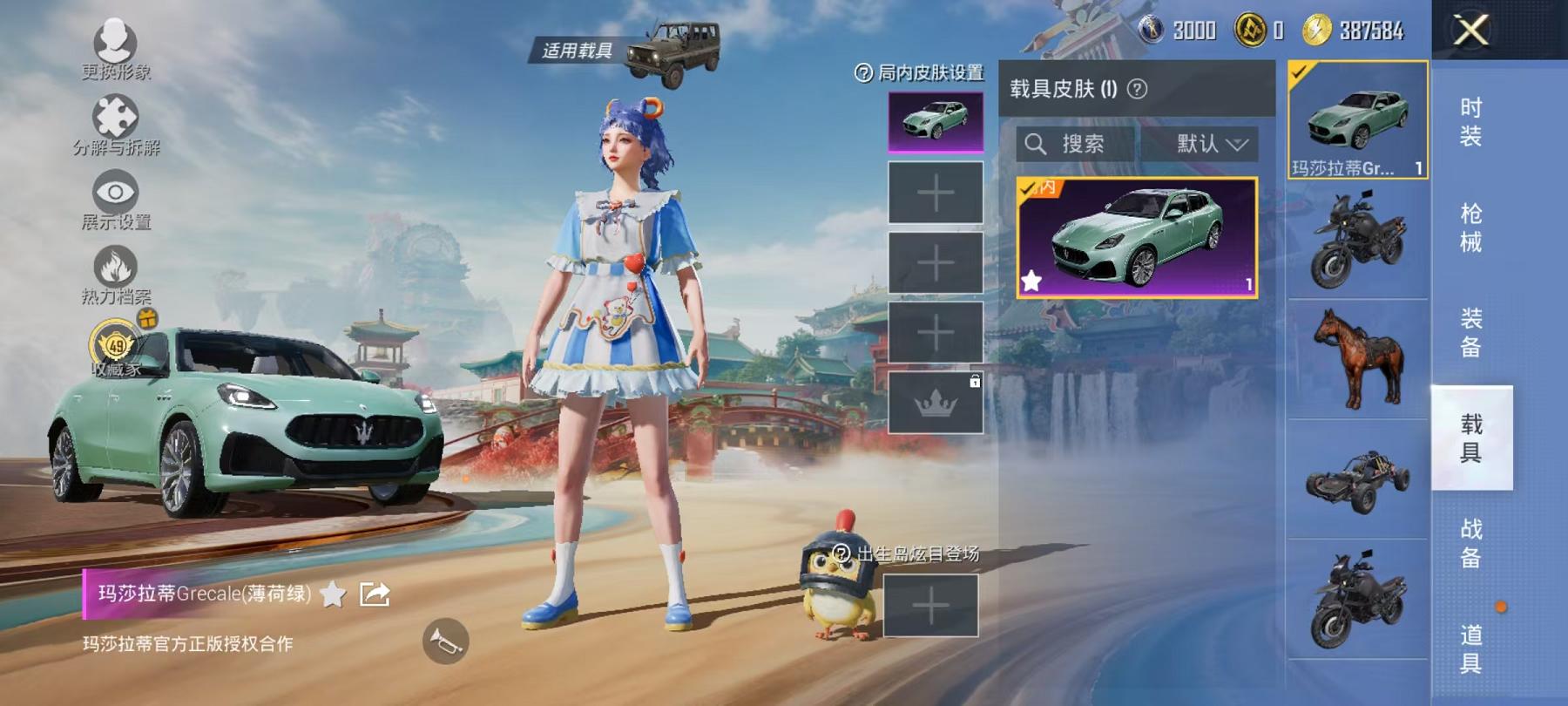This screenshot has height=706, width=1568.
Task: Click the gold coin currency icon
Action: pyautogui.click(x=1251, y=28)
